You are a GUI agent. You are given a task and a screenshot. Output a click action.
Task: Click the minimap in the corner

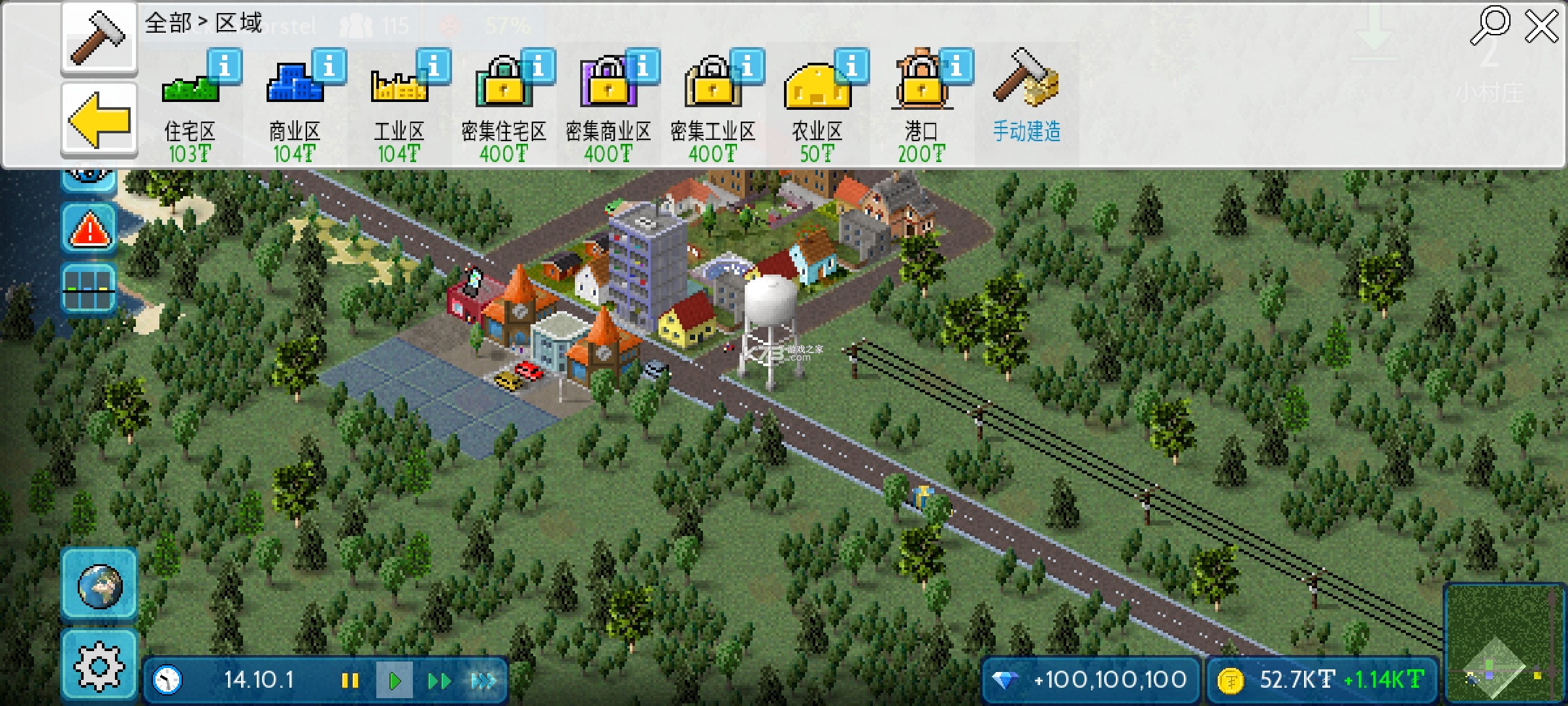1503,644
